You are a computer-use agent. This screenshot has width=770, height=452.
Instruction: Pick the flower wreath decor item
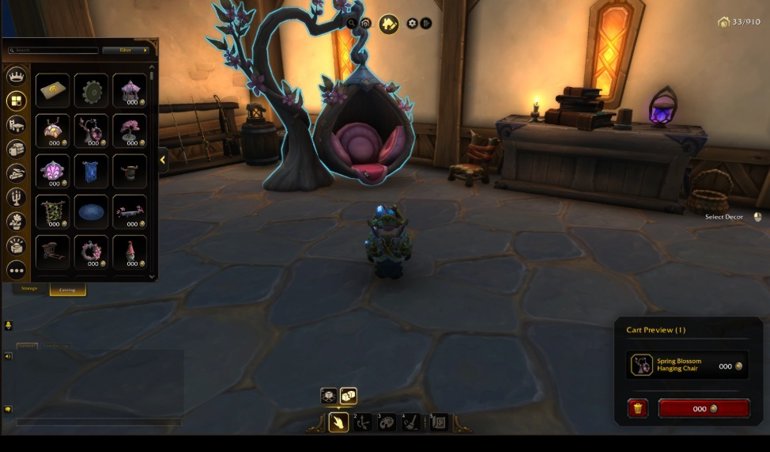pos(91,250)
